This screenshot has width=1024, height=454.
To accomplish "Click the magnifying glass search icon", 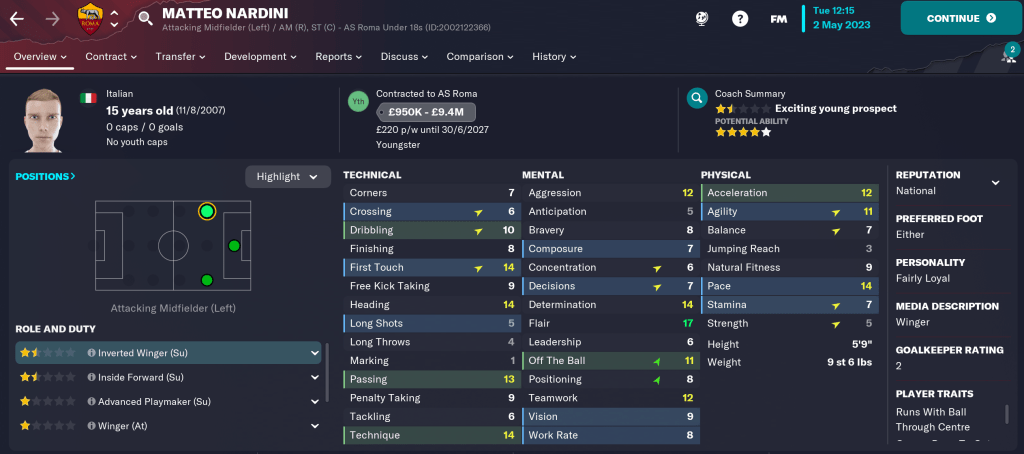I will click(146, 18).
